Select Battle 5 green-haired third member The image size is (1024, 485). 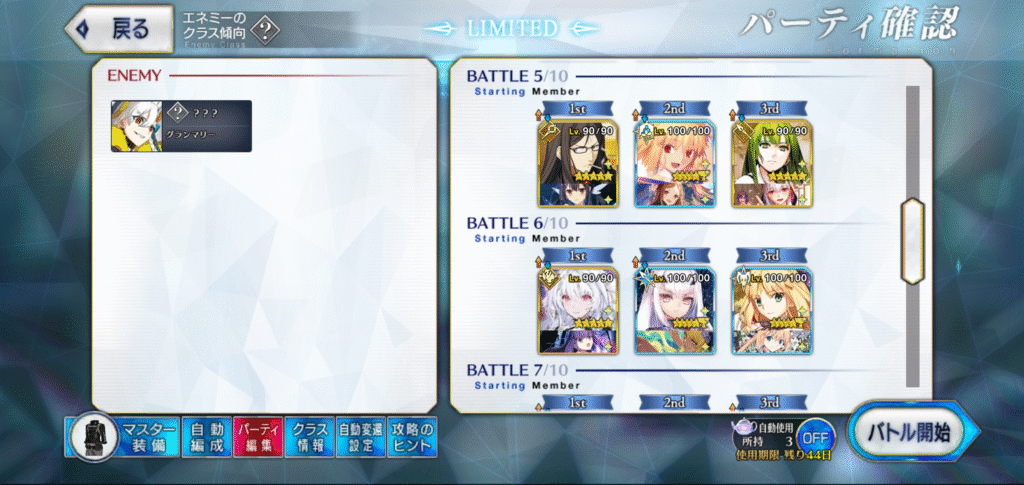click(771, 164)
